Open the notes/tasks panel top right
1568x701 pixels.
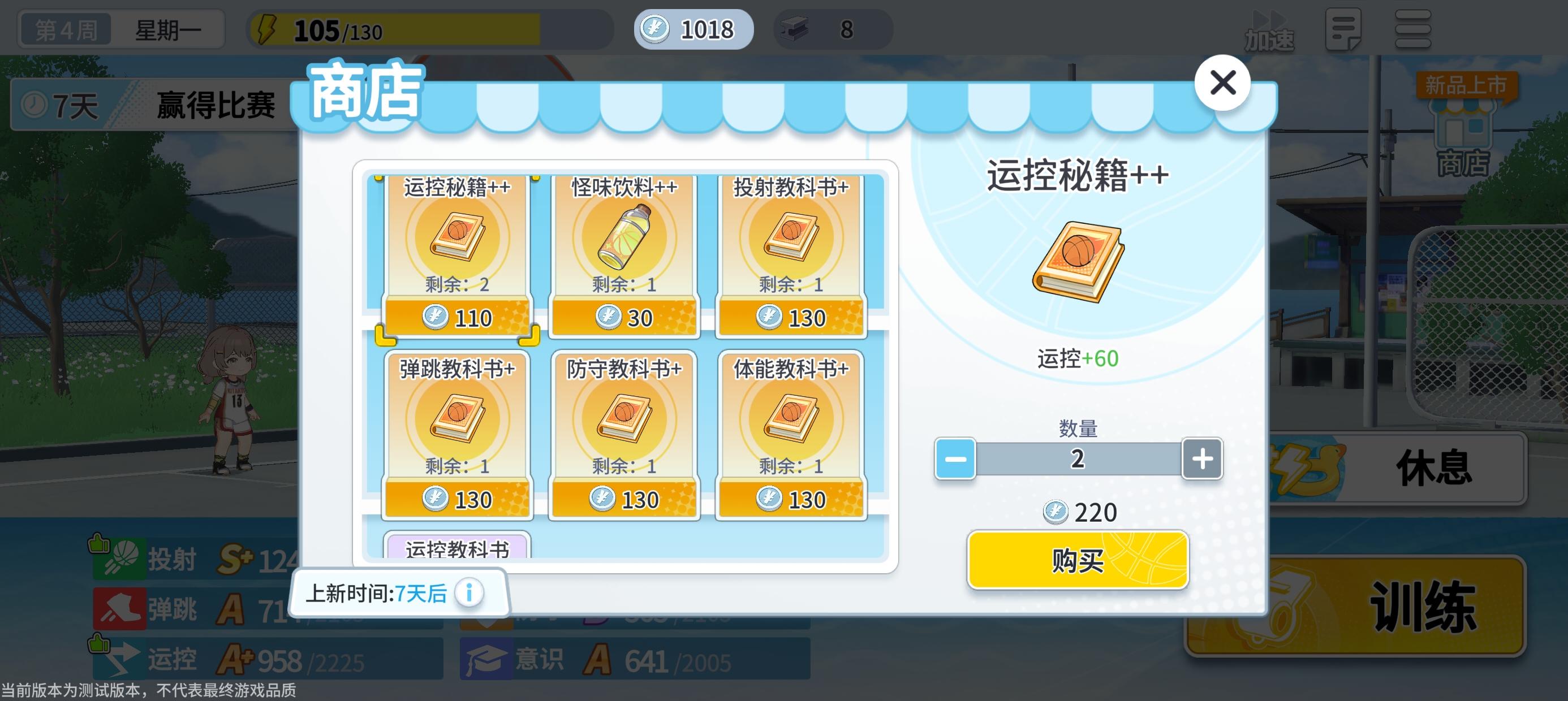(x=1345, y=29)
